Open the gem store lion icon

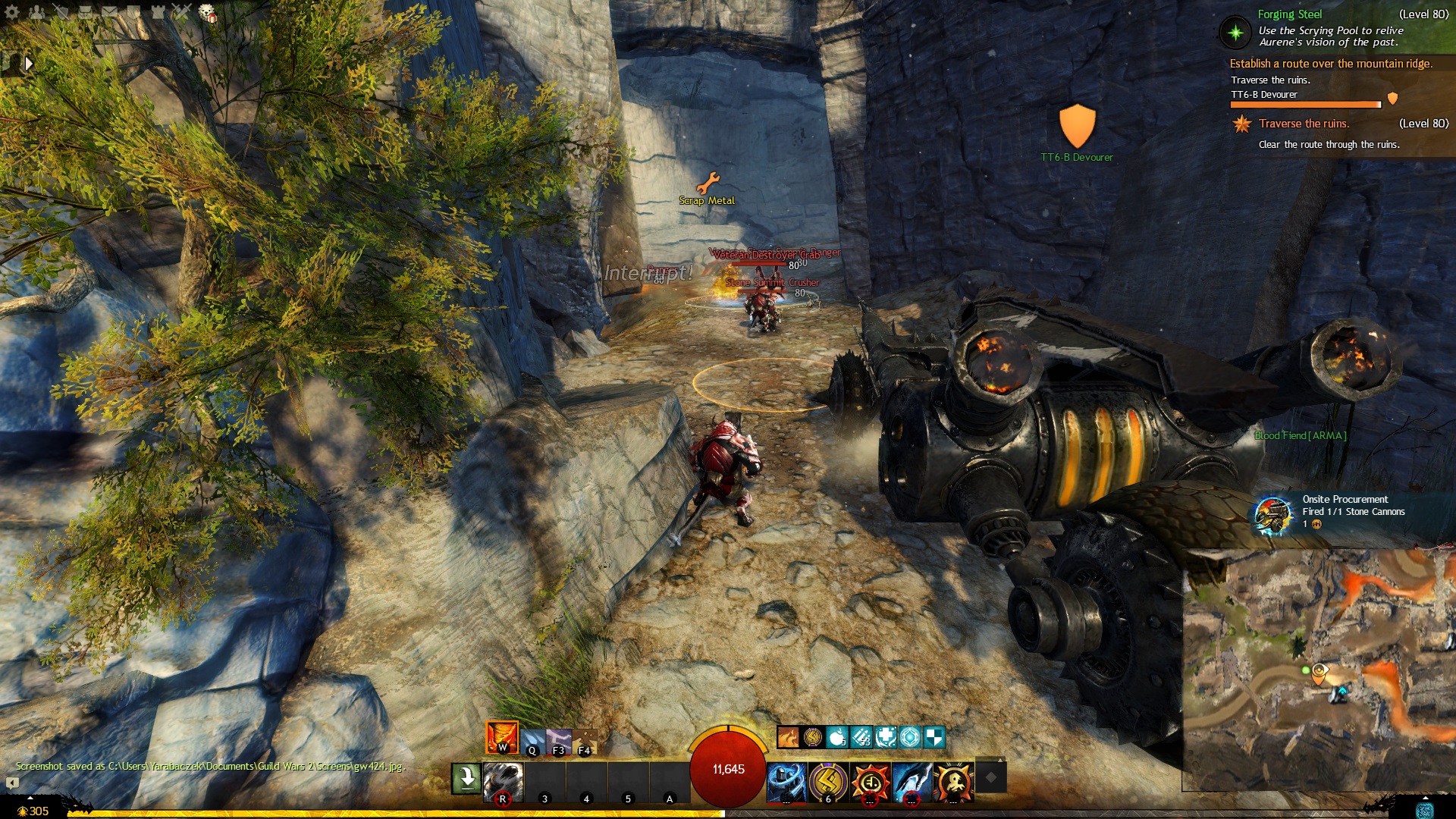pyautogui.click(x=206, y=12)
